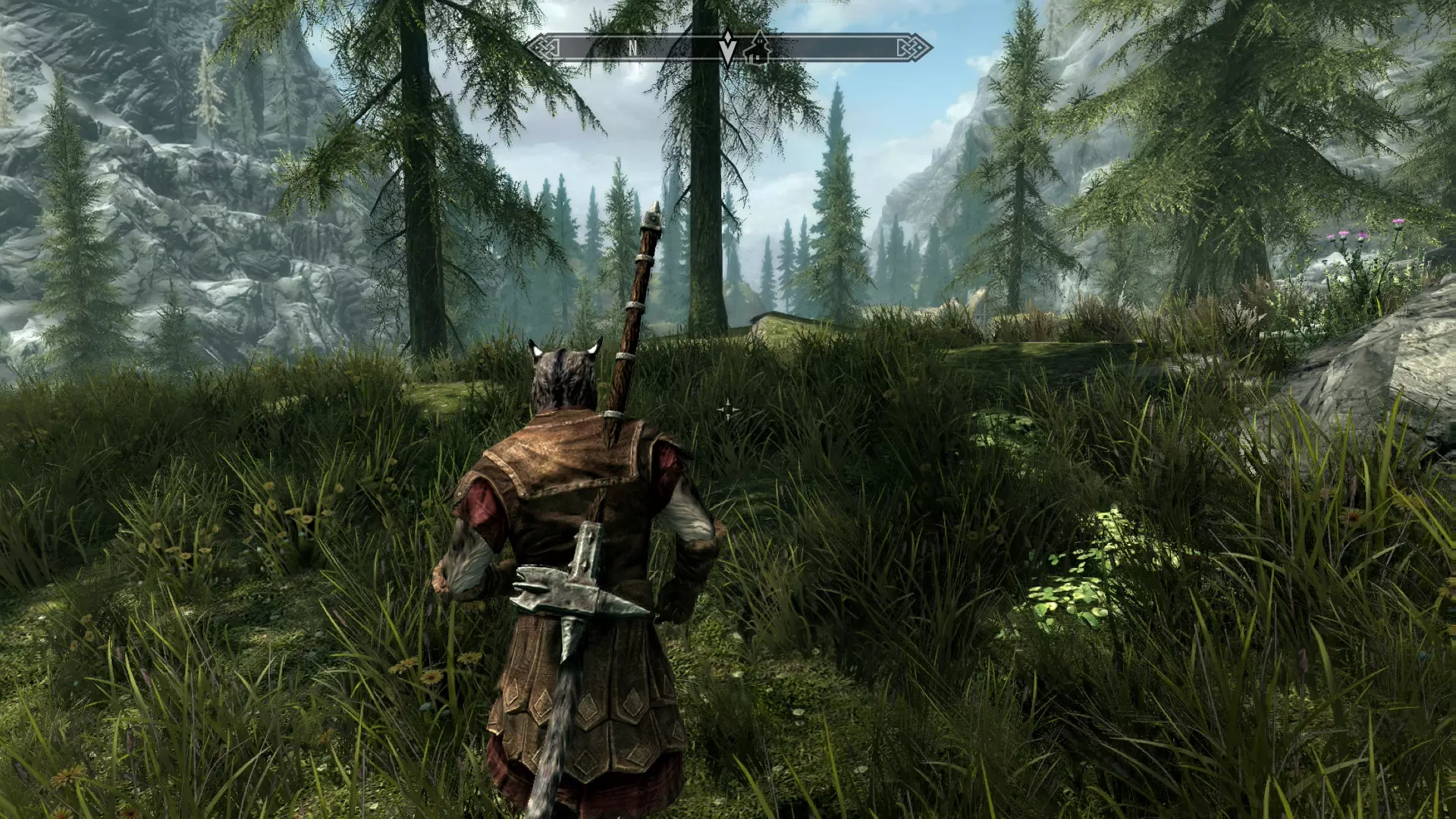Select the North indicator on the compass
1456x819 pixels.
pyautogui.click(x=632, y=48)
